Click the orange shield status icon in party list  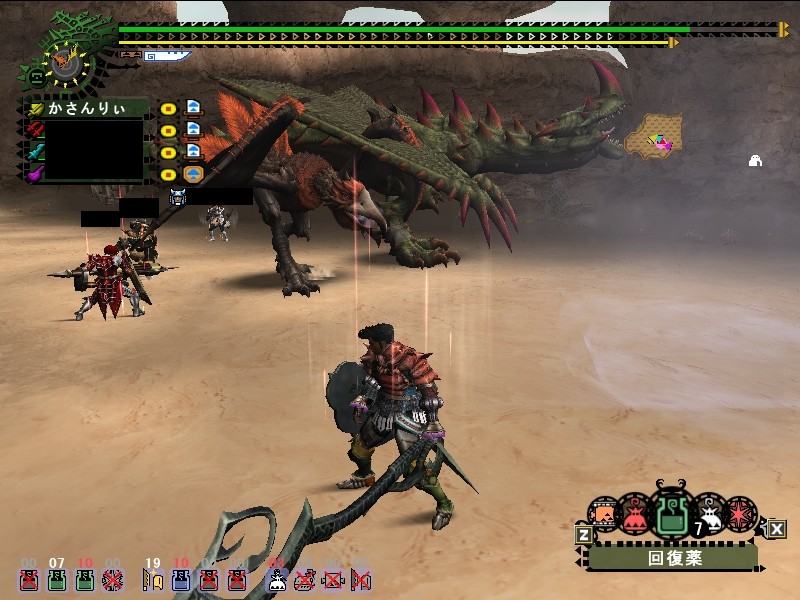click(x=194, y=172)
